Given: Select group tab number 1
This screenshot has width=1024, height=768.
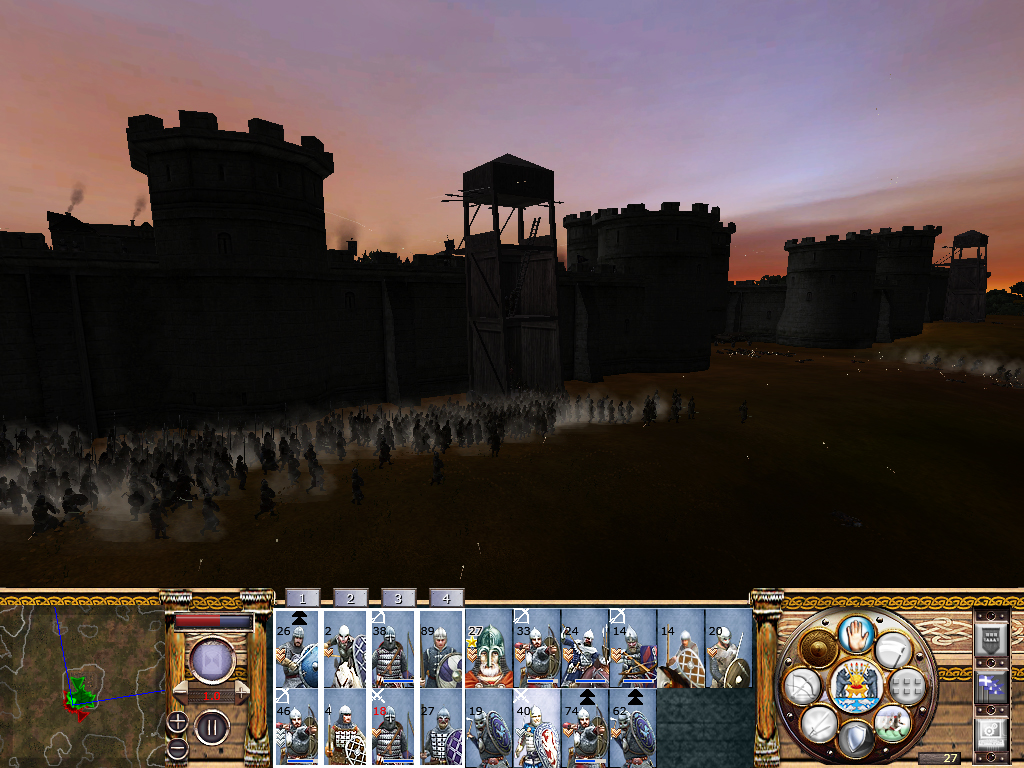Looking at the screenshot, I should coord(302,598).
